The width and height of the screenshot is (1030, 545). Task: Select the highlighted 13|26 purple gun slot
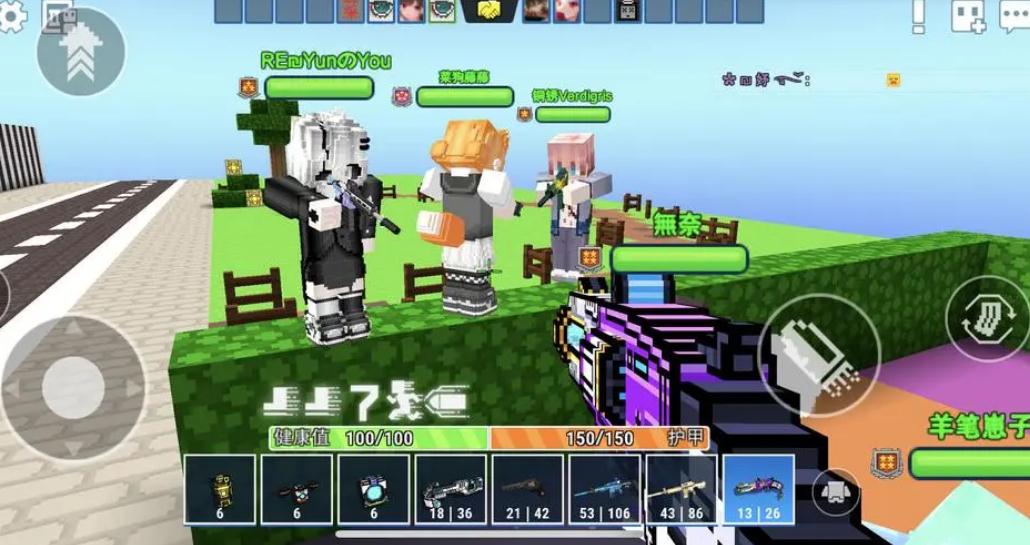[x=758, y=490]
